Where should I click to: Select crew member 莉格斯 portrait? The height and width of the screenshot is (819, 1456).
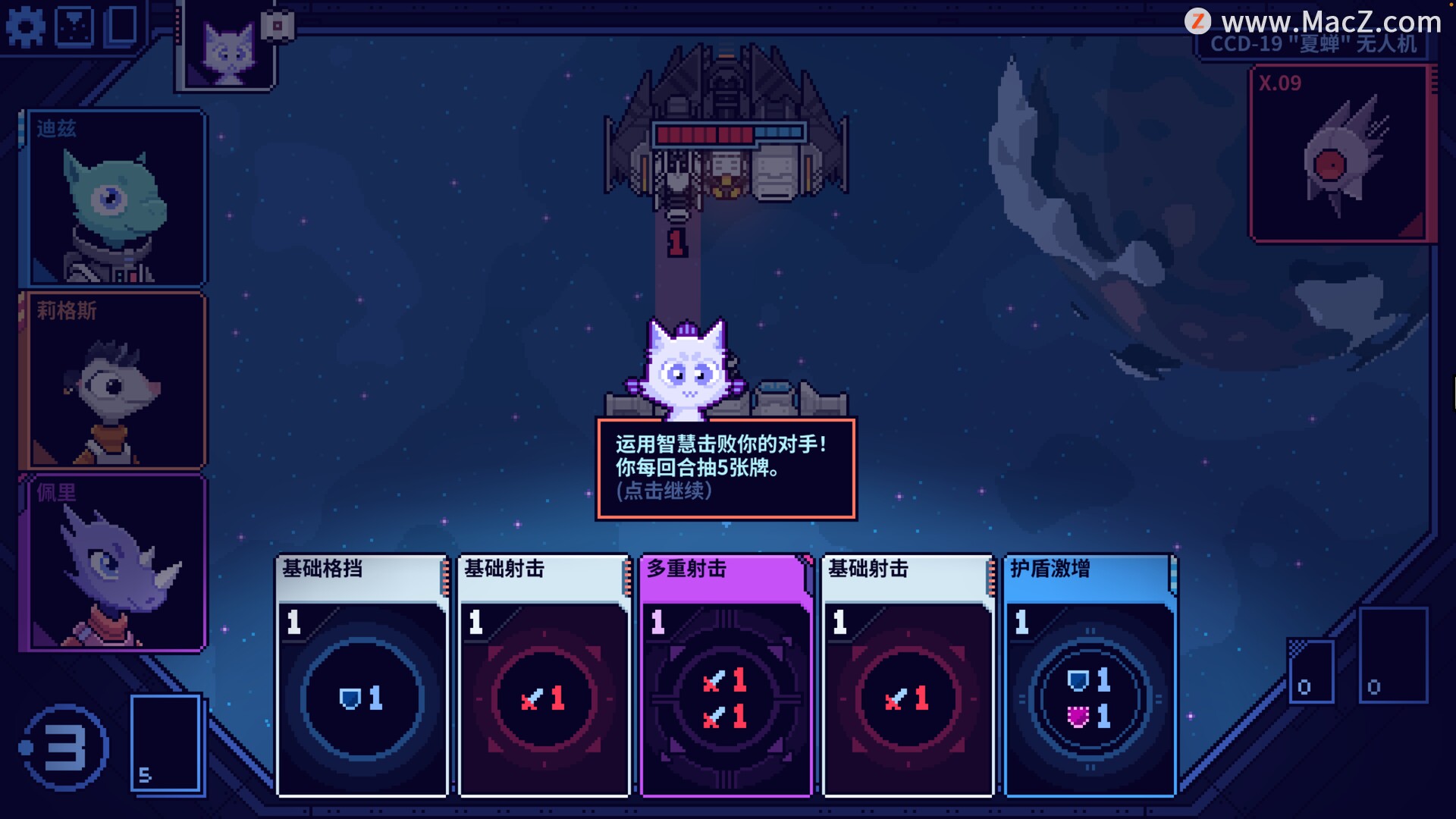point(114,380)
